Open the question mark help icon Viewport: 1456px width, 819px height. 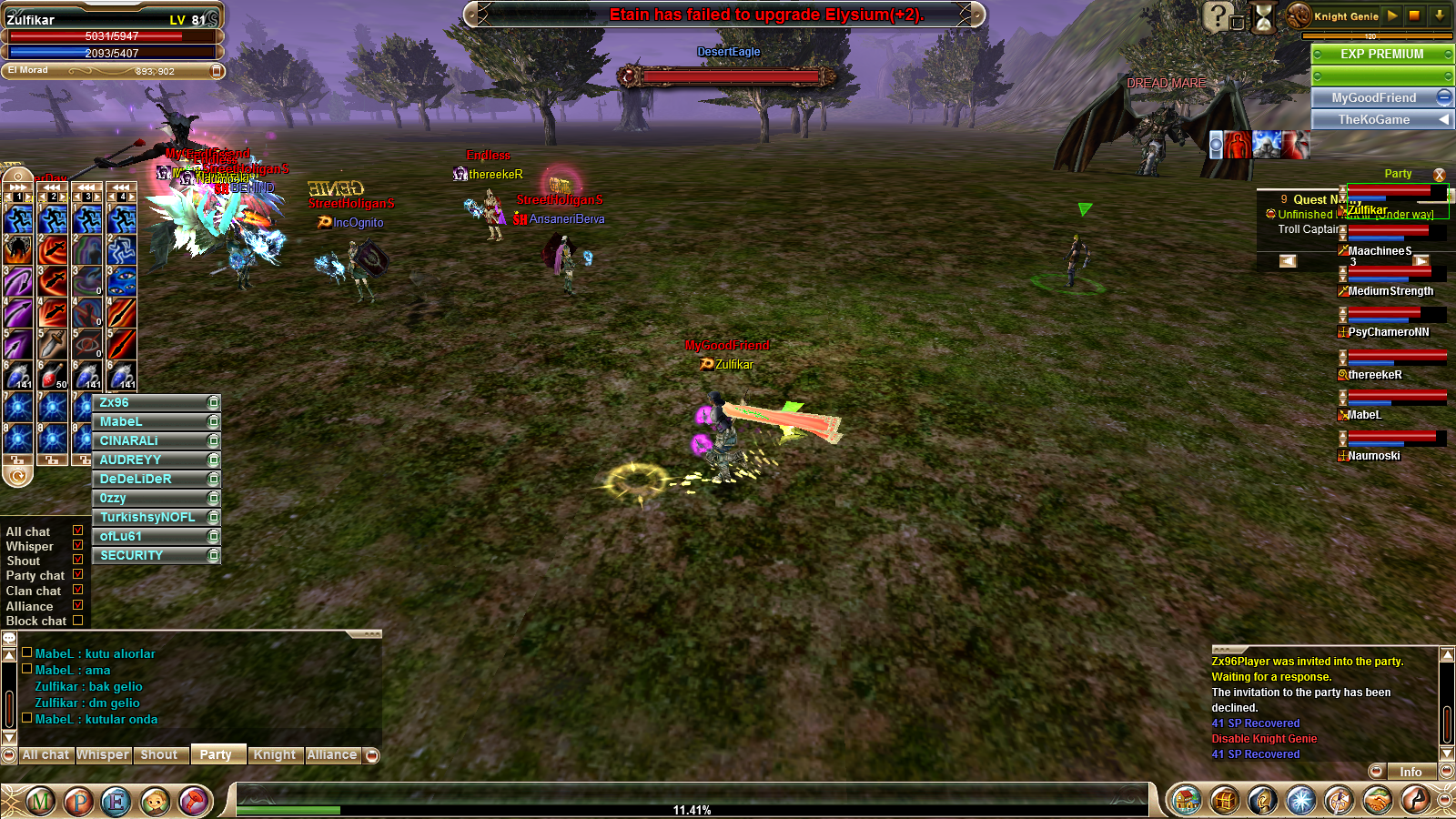point(1218,16)
